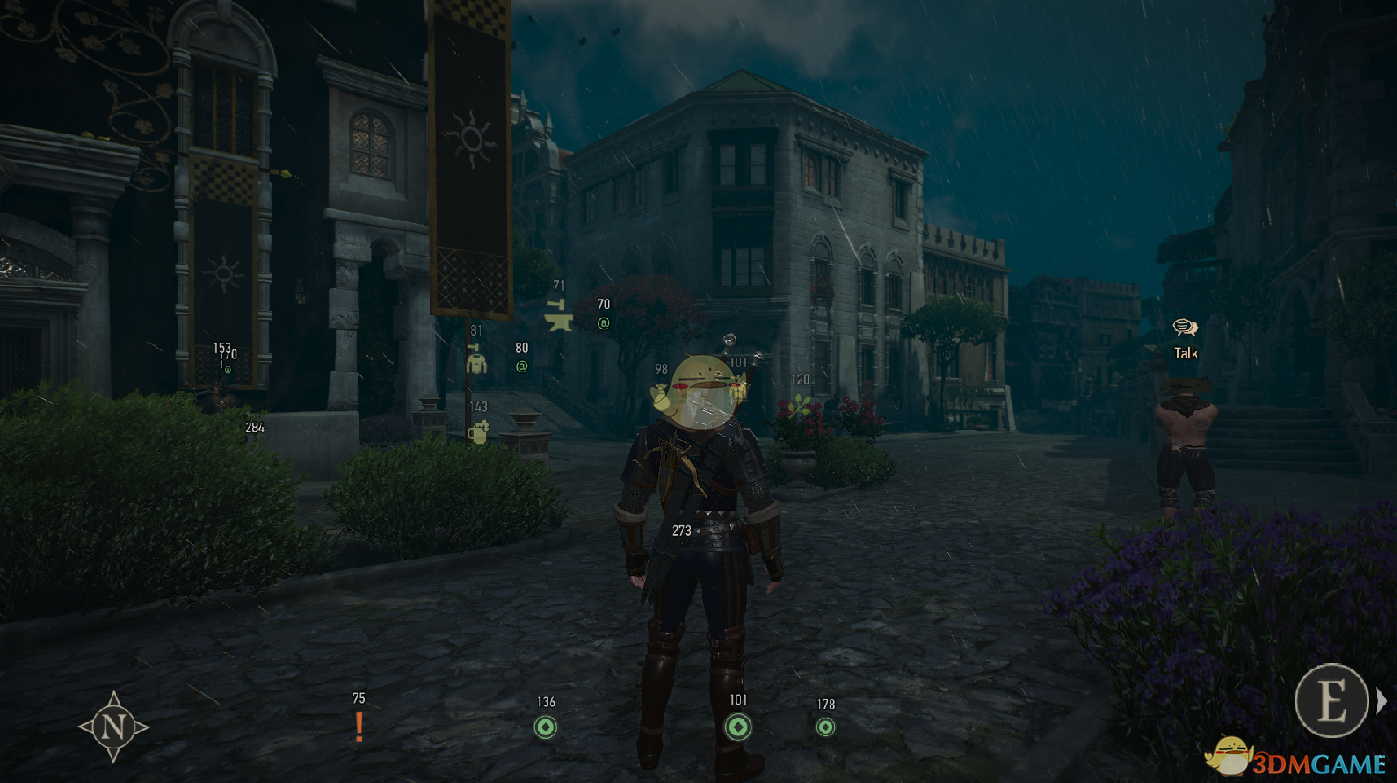Toggle the green @ symbol under marker 70

click(x=604, y=323)
